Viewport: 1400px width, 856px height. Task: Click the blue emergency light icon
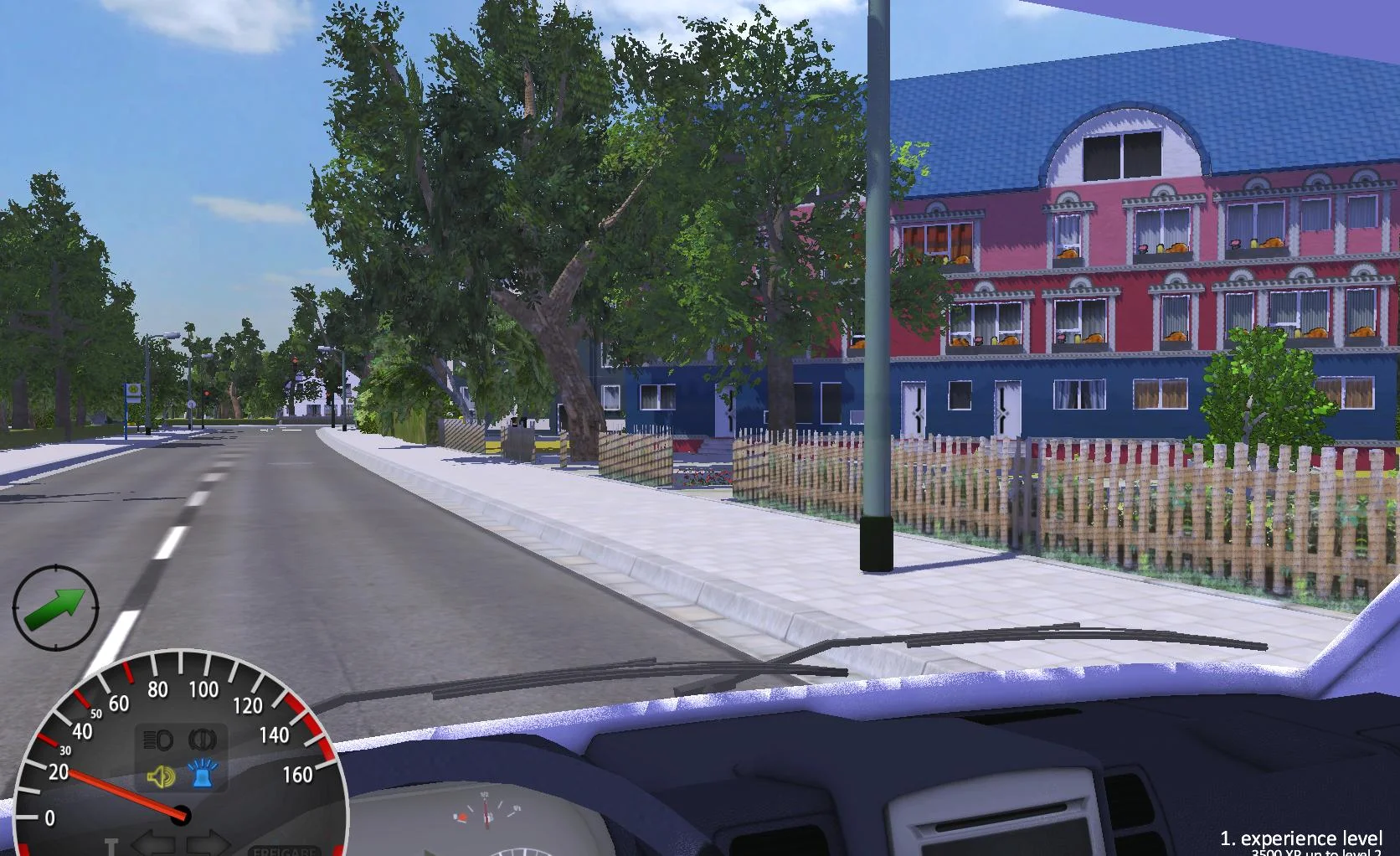point(201,776)
